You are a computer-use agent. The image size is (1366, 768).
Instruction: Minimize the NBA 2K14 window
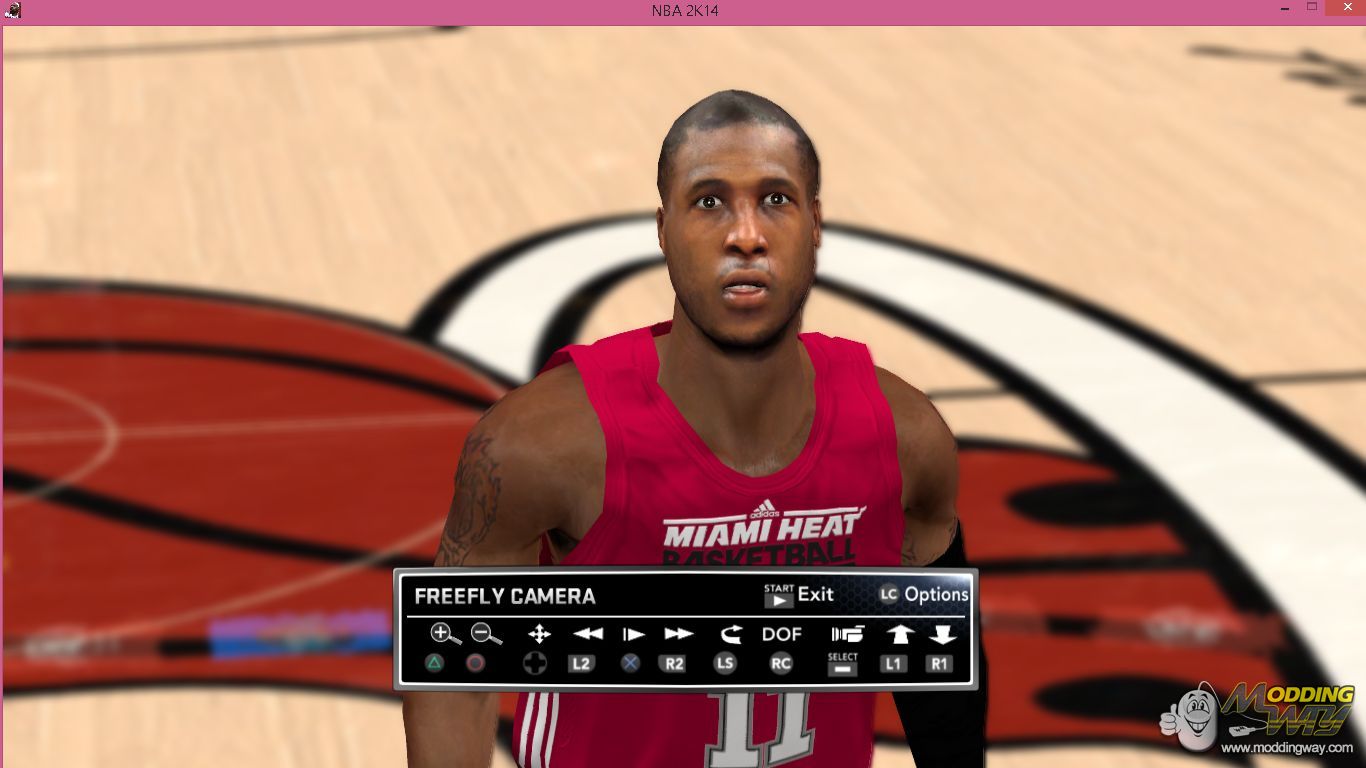1283,10
